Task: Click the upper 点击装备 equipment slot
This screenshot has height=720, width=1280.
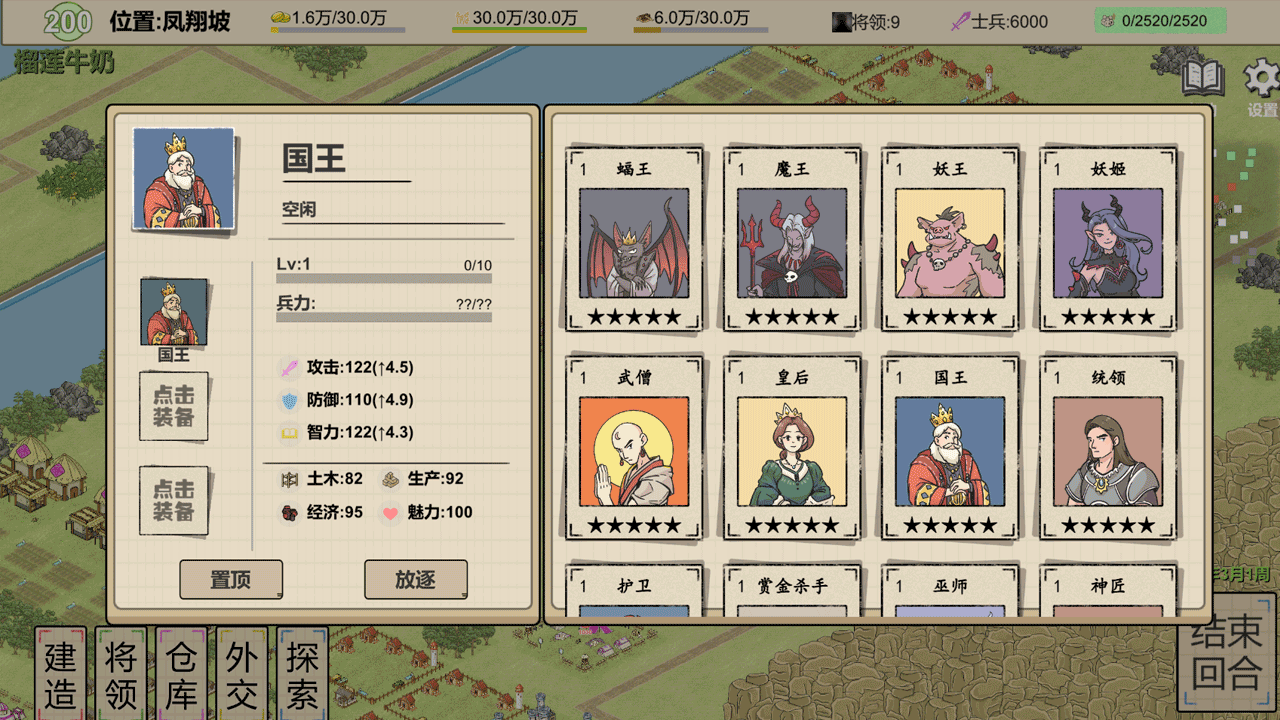Action: 174,406
